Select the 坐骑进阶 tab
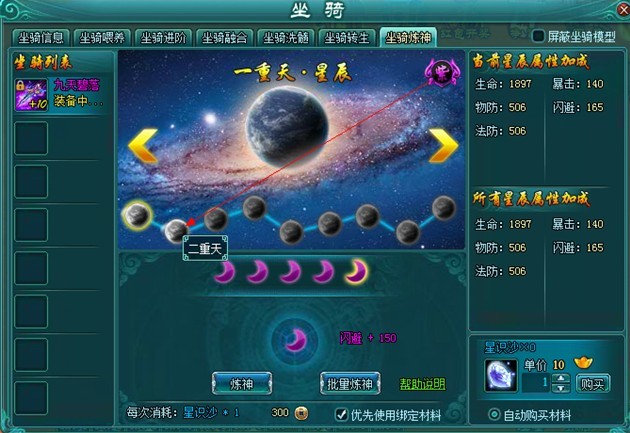 click(x=164, y=38)
